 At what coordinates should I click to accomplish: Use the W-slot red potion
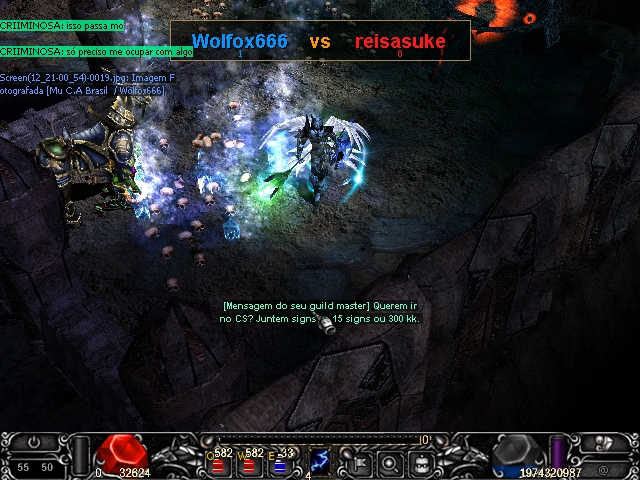point(248,464)
